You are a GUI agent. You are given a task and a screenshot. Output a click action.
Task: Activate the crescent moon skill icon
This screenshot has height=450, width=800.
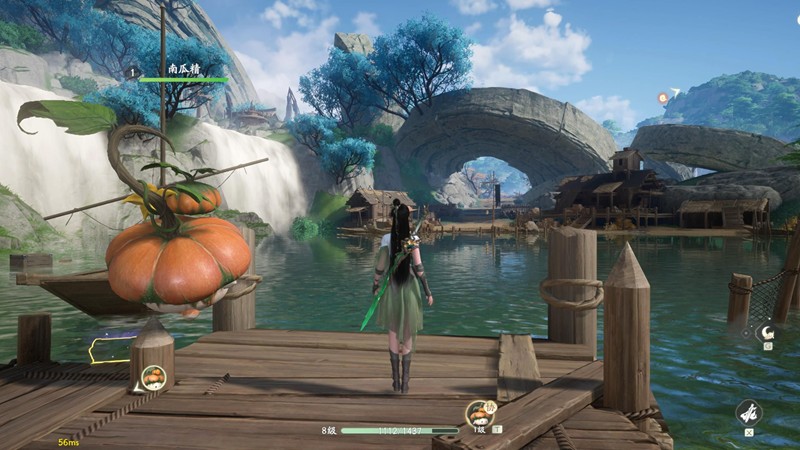pos(768,333)
